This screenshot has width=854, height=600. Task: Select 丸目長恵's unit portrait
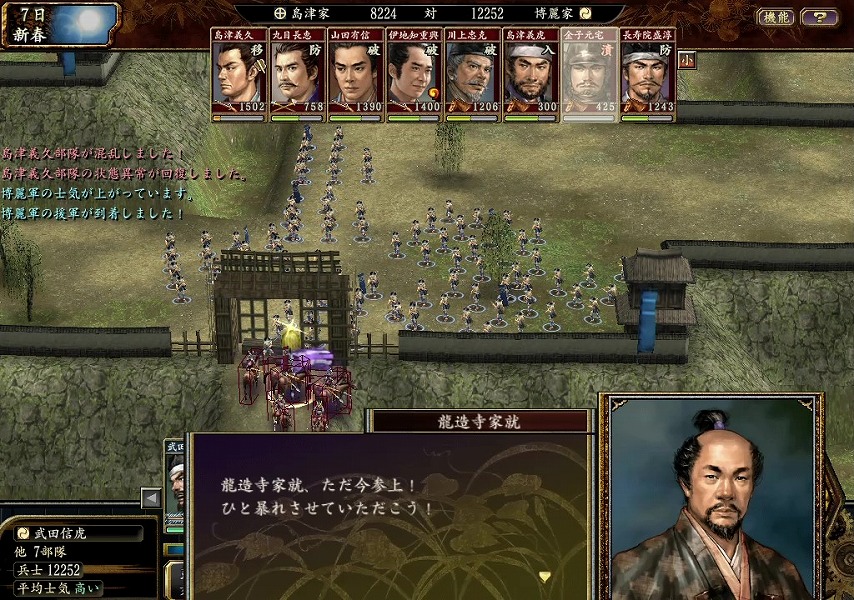click(x=298, y=76)
